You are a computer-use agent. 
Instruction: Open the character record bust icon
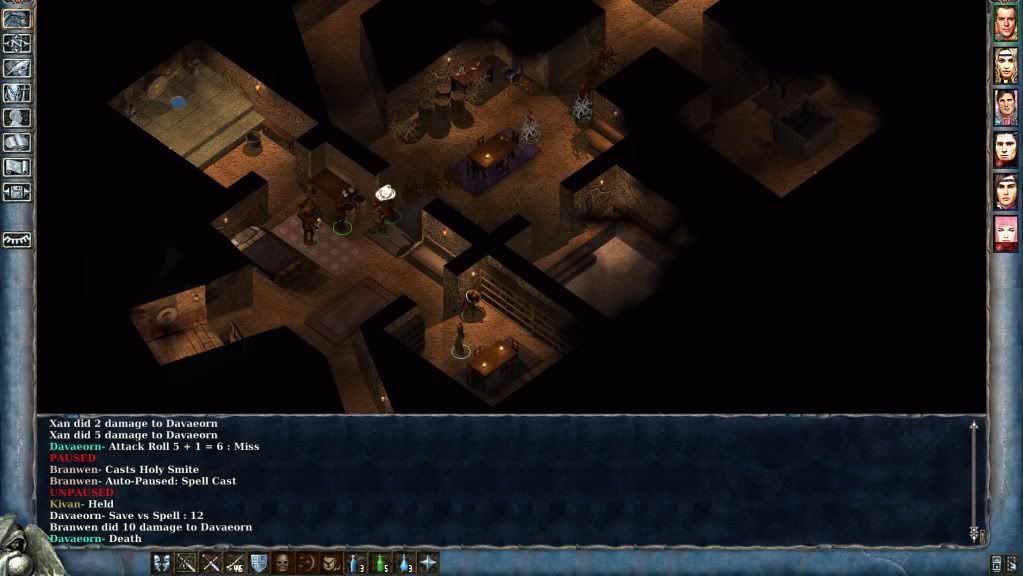click(x=17, y=117)
